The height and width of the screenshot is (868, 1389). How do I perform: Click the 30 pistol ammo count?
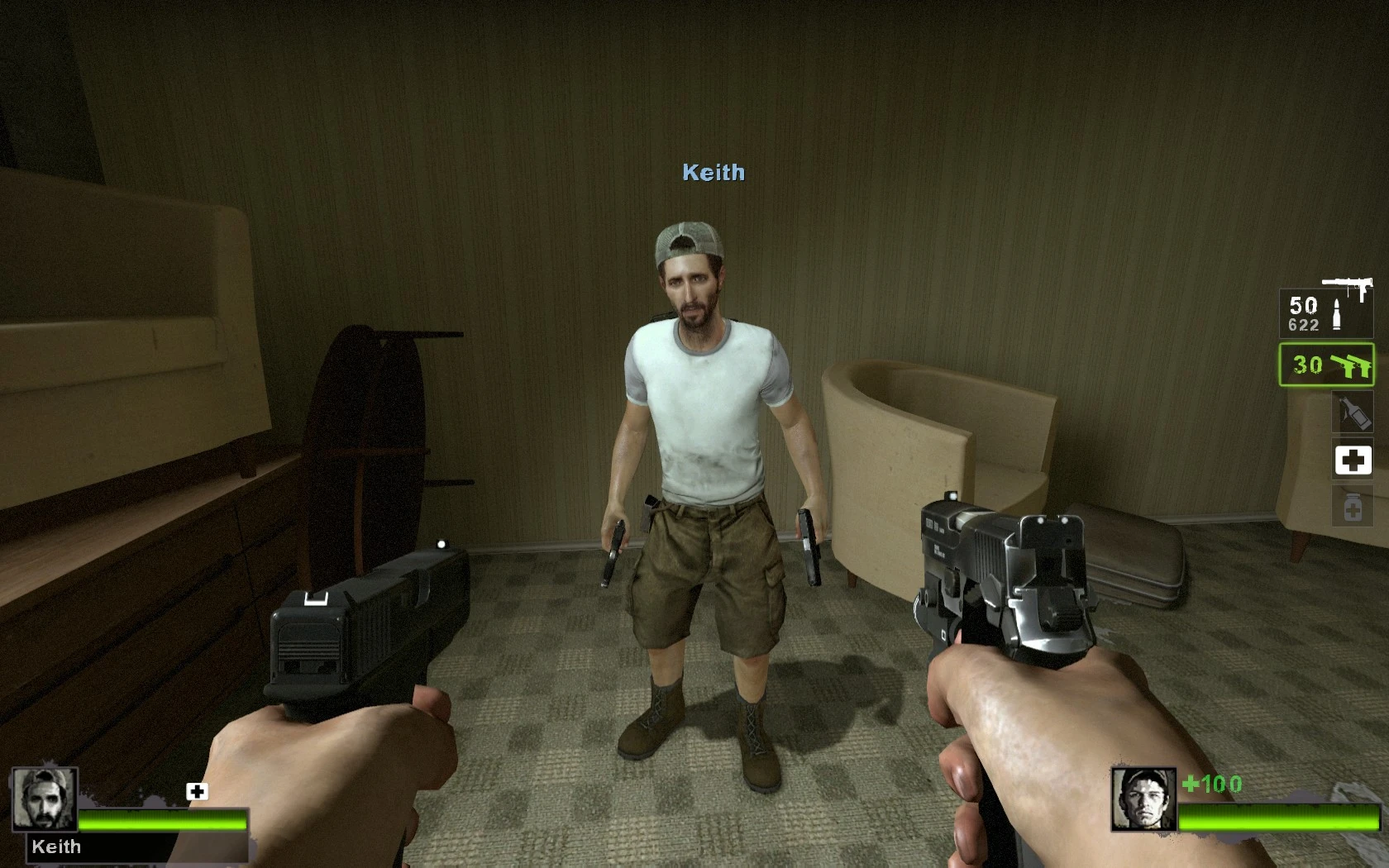1307,364
